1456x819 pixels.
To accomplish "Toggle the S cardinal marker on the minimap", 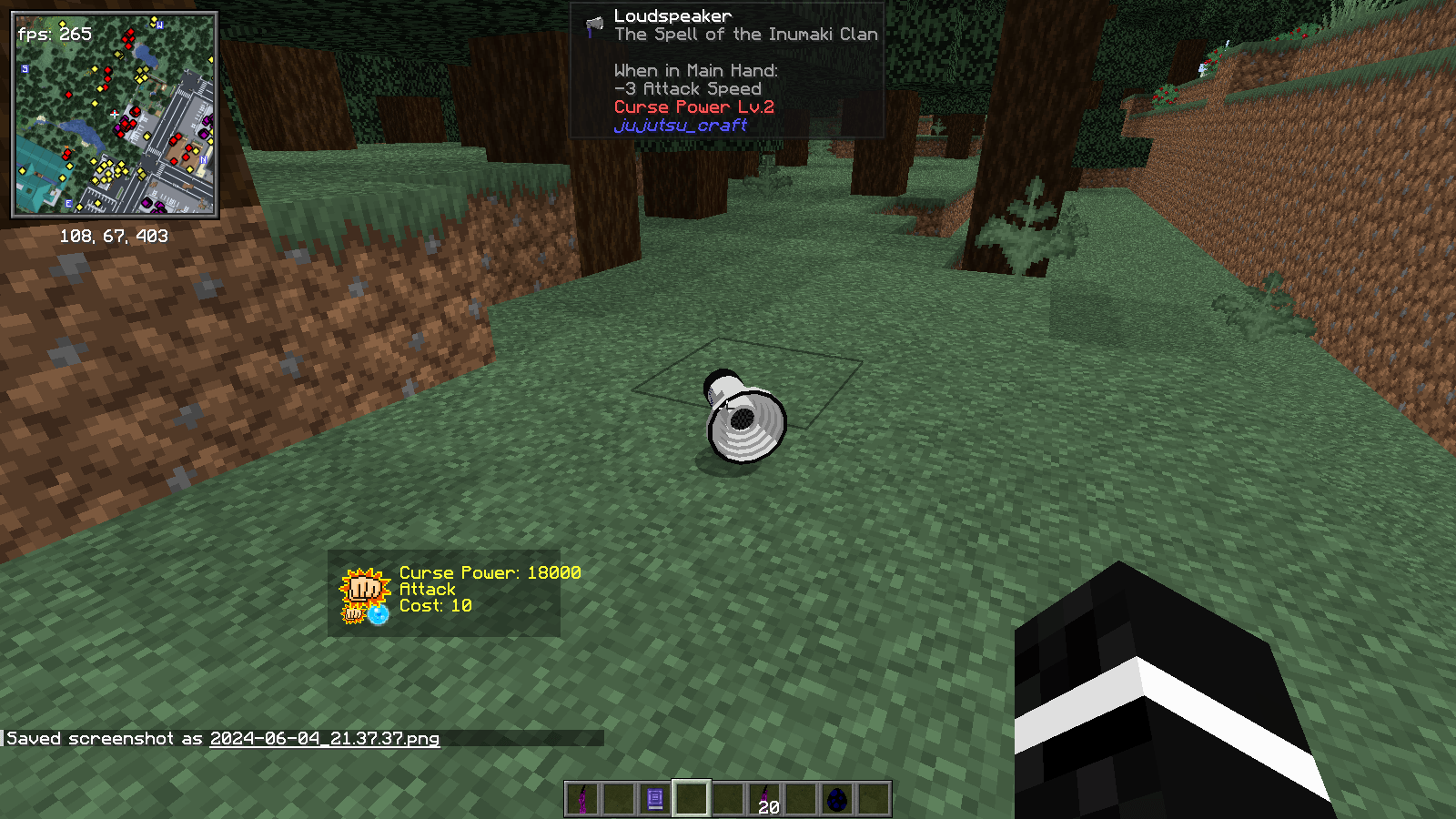I will click(x=25, y=69).
